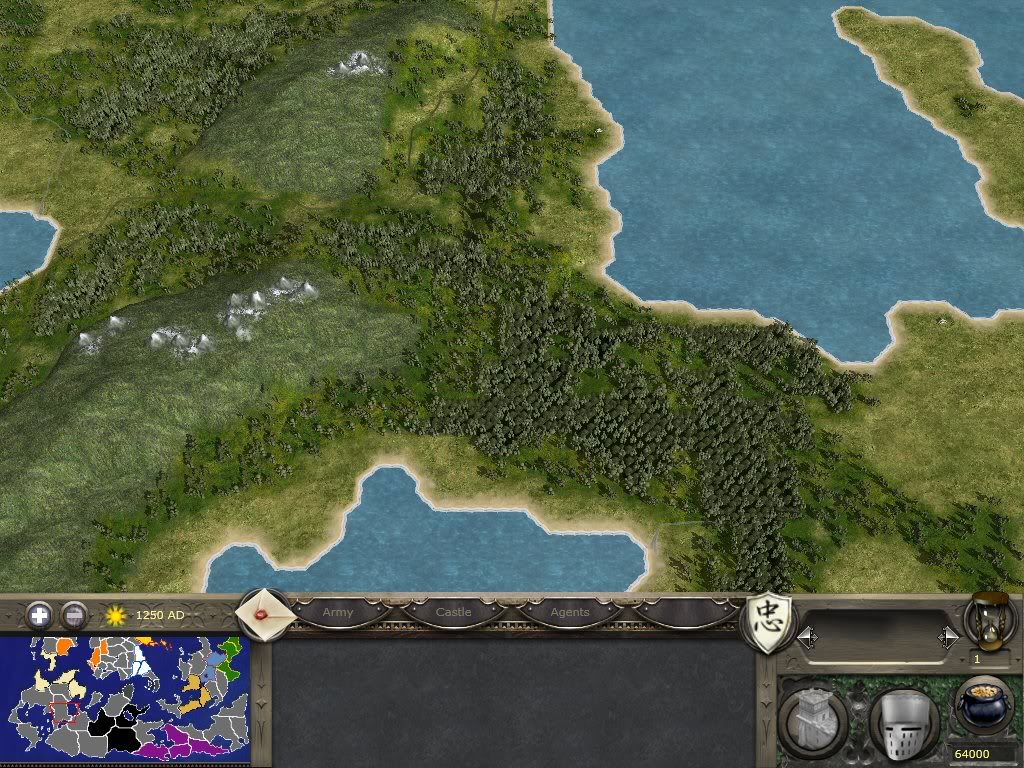1024x768 pixels.
Task: Open the finances gold pot icon
Action: click(982, 705)
